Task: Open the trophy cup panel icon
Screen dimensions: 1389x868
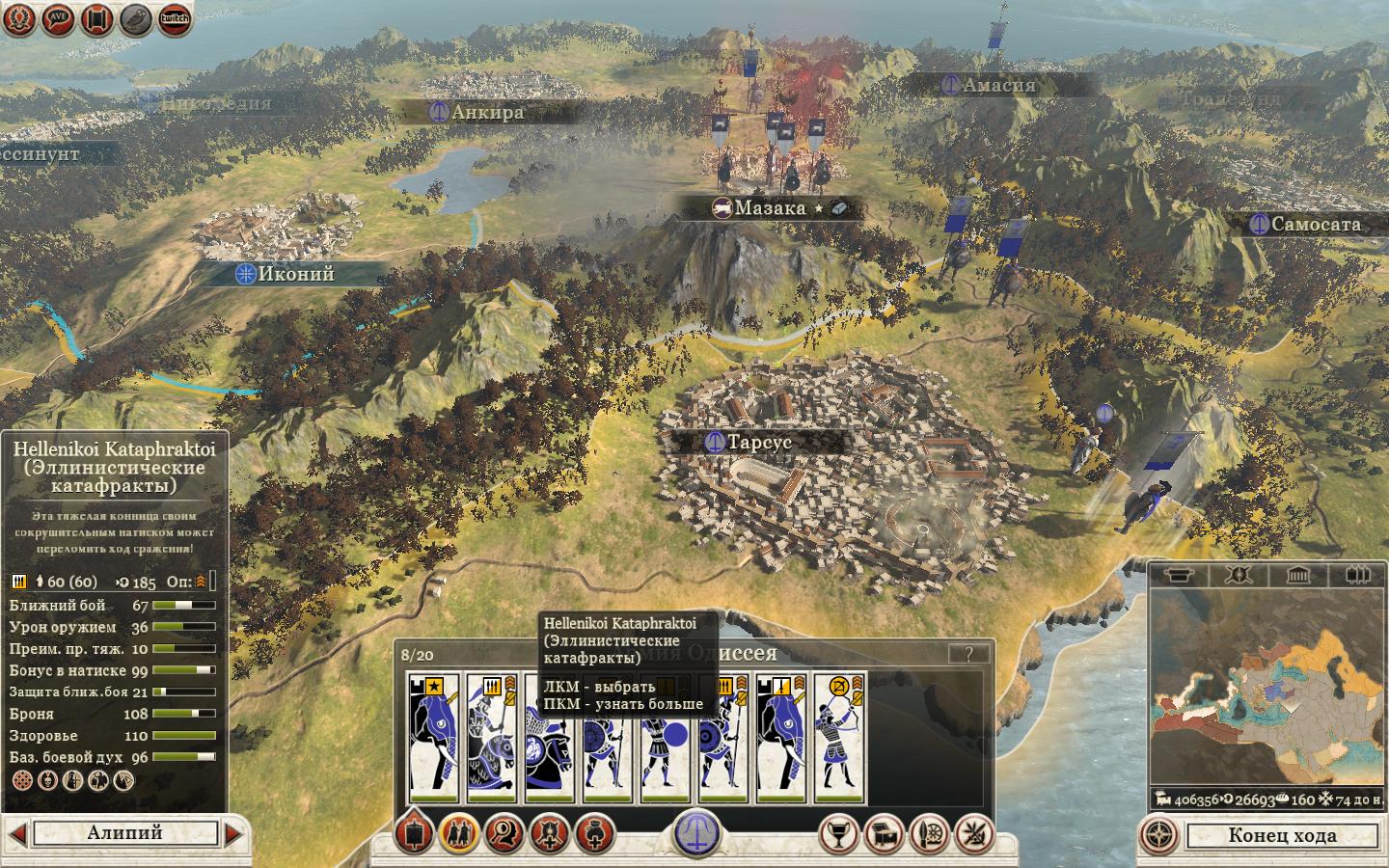Action: (x=838, y=833)
